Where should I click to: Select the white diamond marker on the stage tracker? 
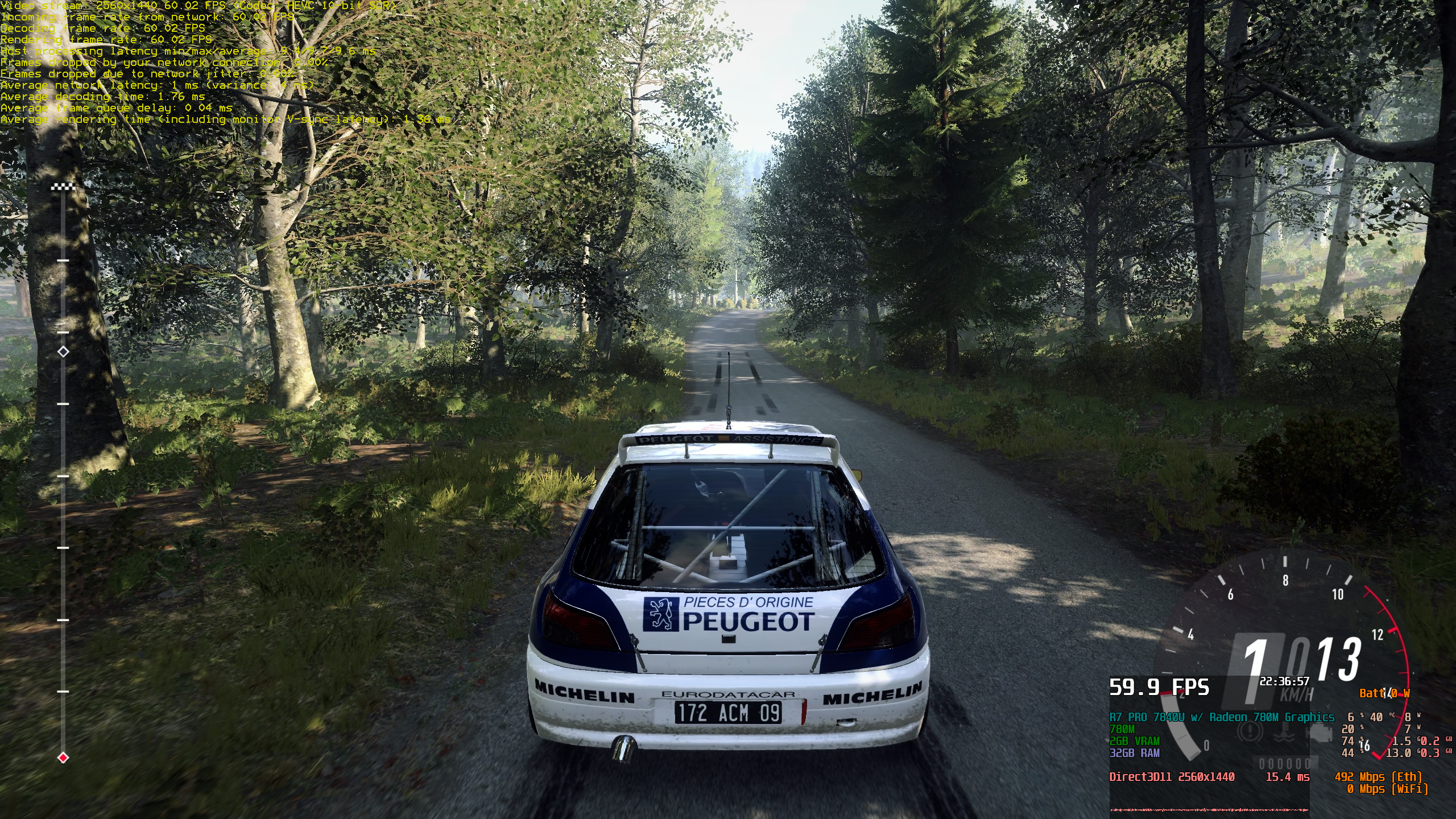coord(63,351)
